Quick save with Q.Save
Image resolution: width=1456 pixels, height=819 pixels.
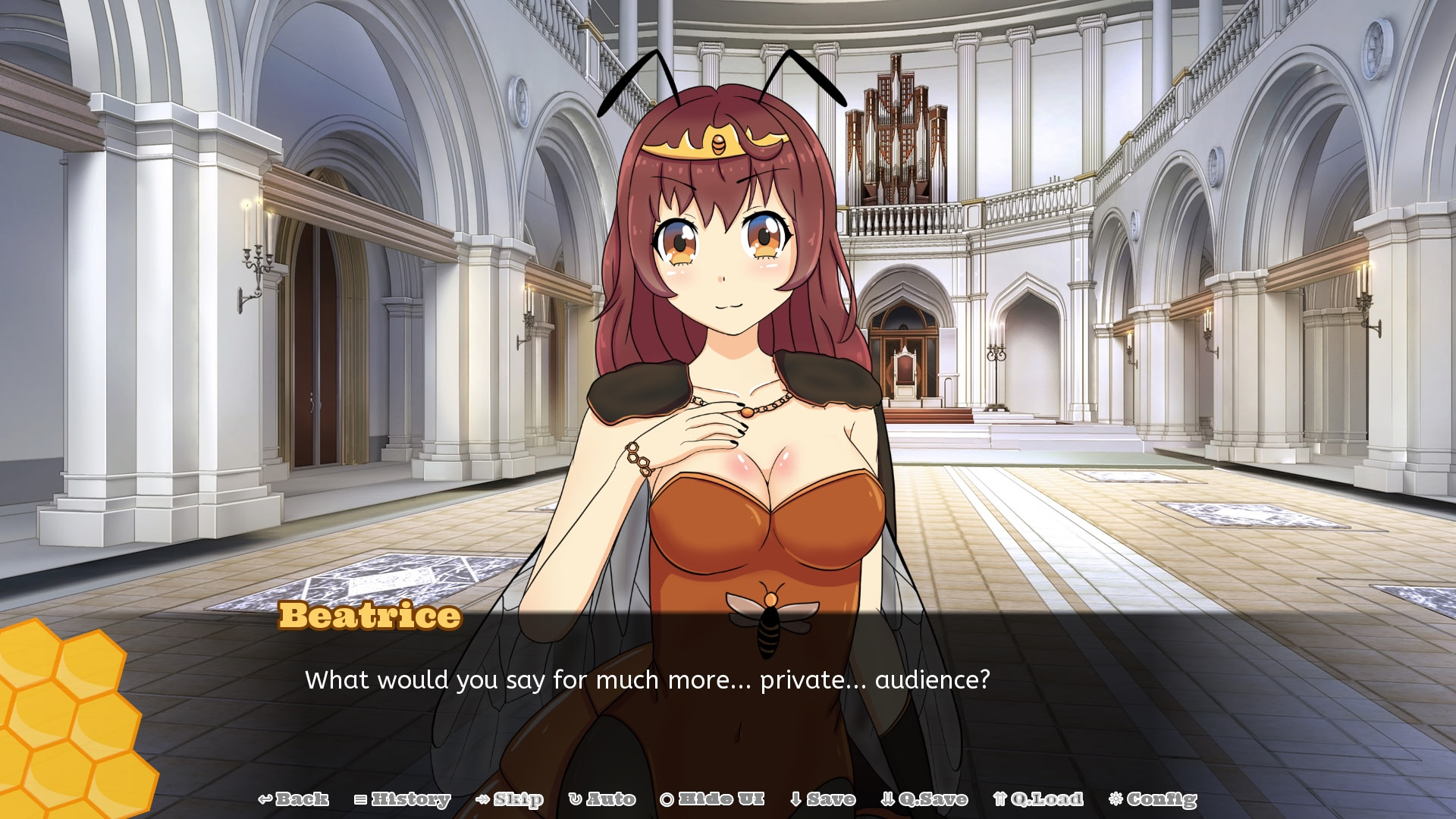point(924,799)
